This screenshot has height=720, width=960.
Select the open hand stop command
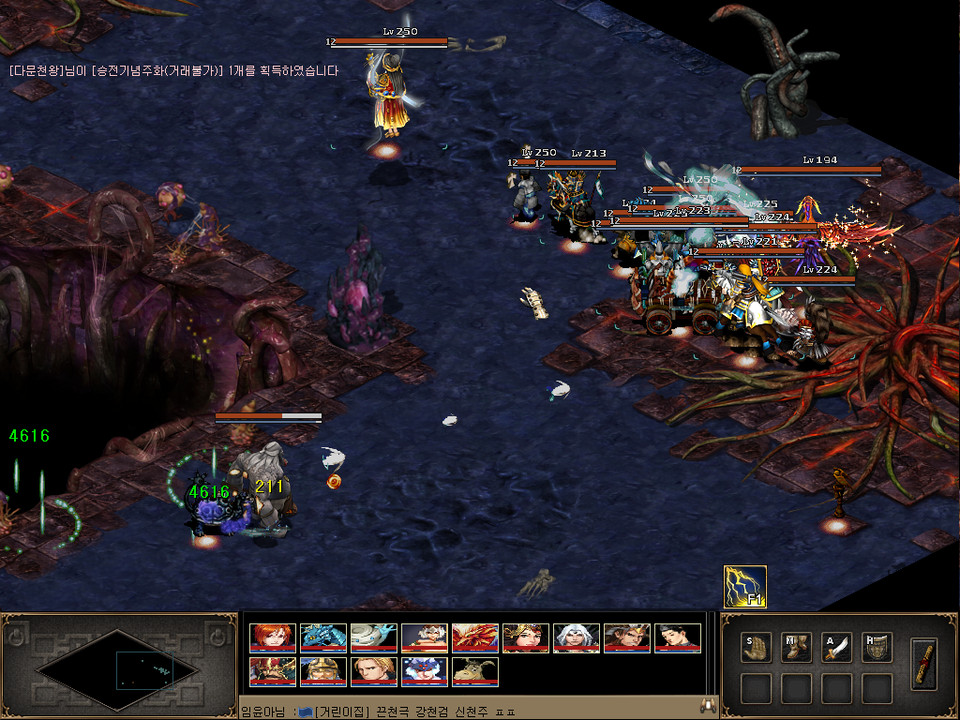click(x=756, y=647)
